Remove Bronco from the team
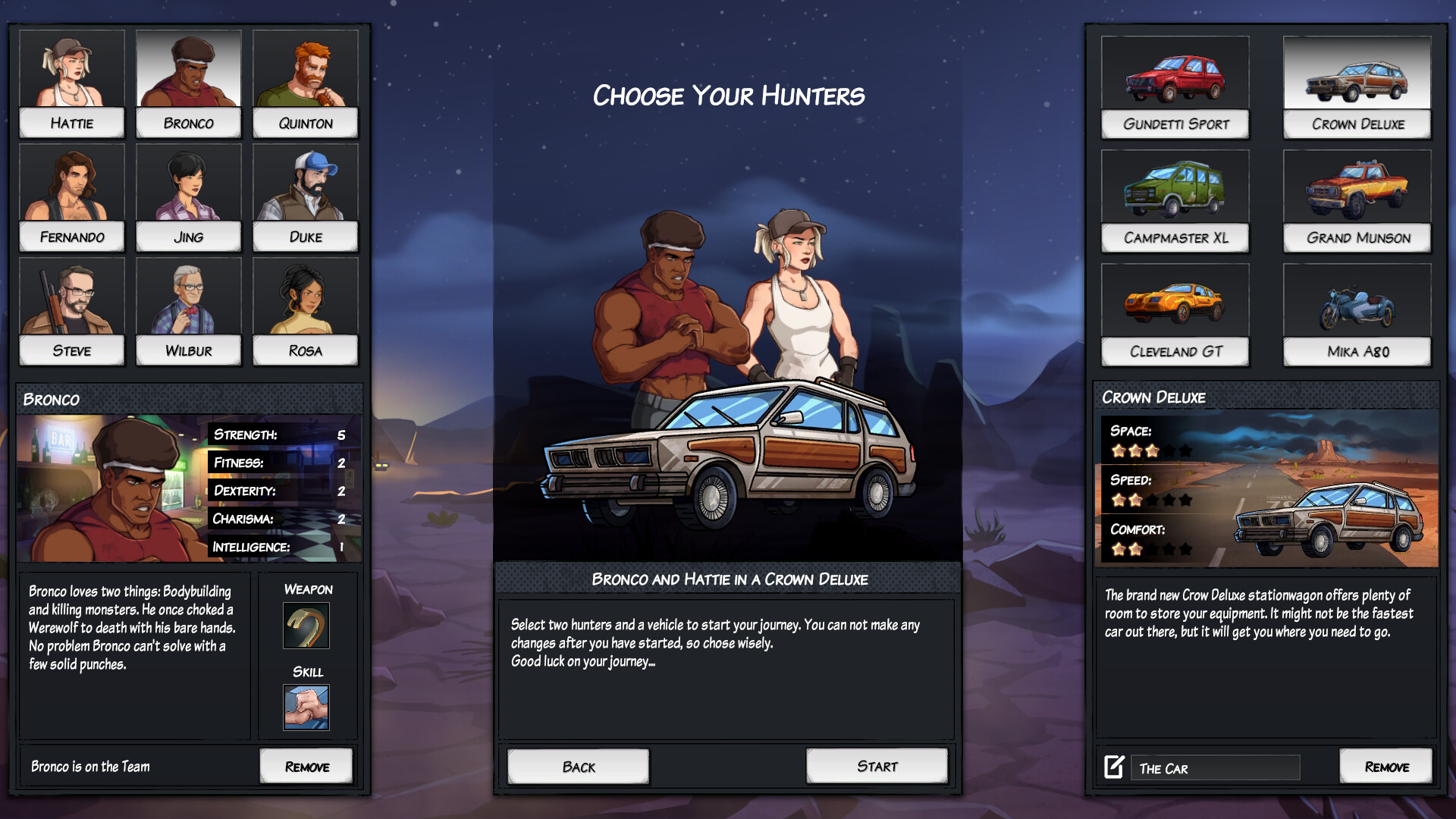Viewport: 1456px width, 819px height. [306, 766]
